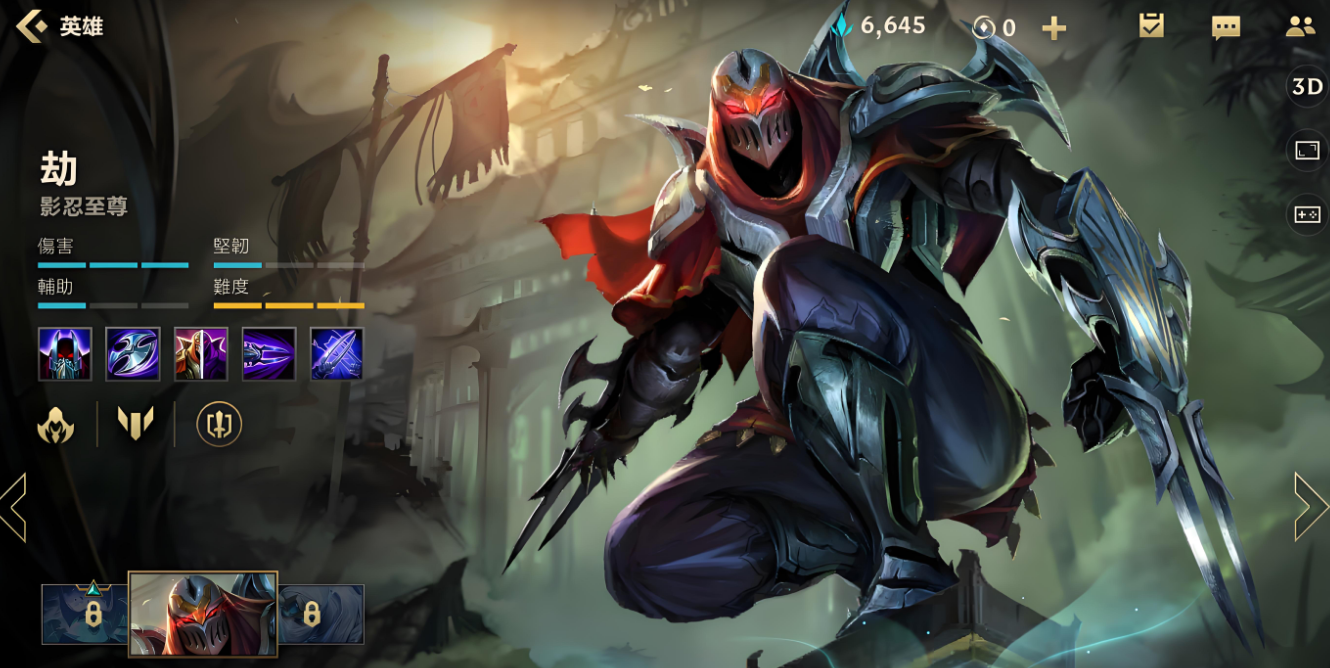Select the Shadow Slash ability icon

269,354
